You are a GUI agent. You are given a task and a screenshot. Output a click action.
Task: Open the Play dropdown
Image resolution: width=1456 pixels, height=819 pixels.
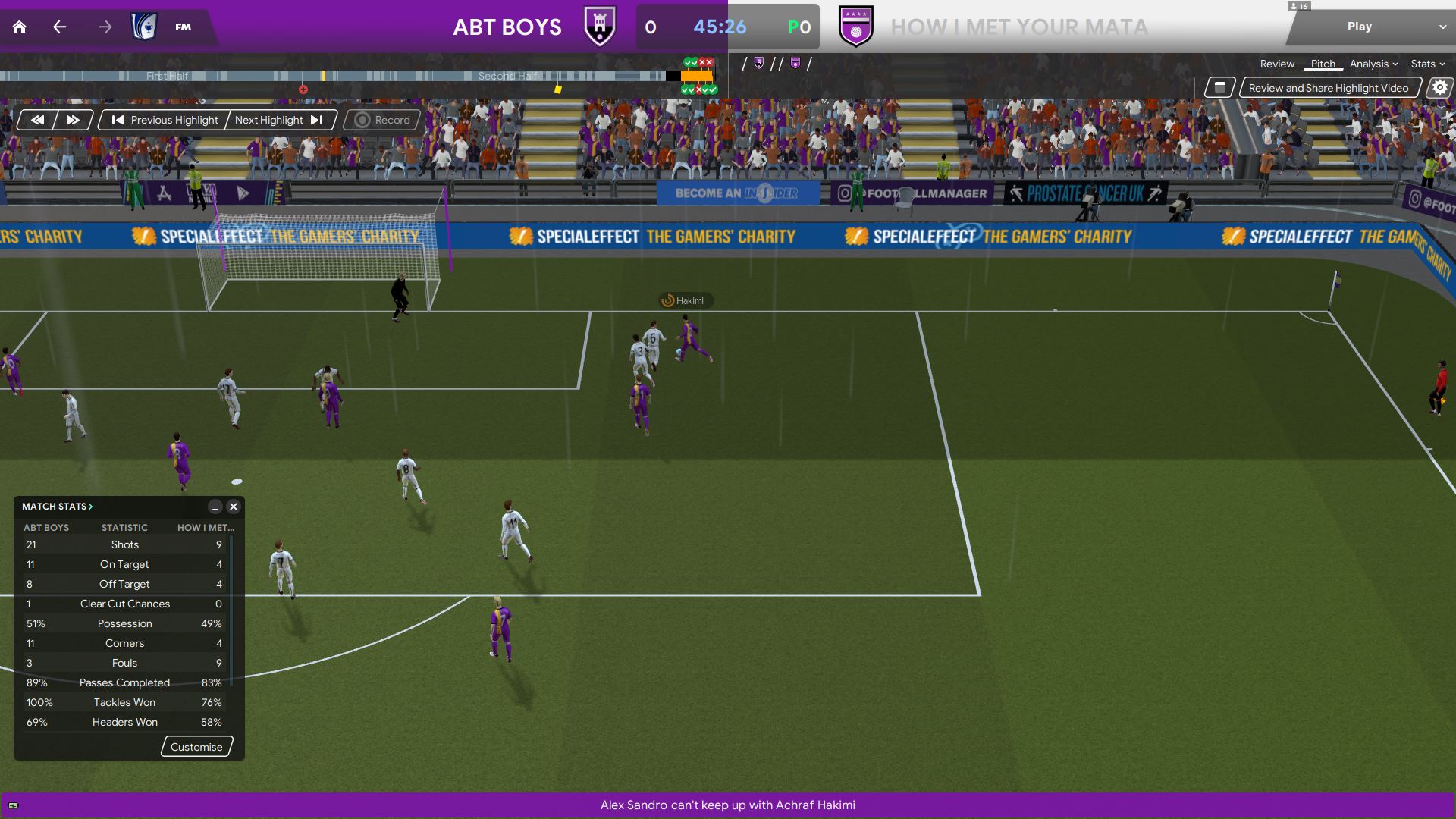pyautogui.click(x=1442, y=27)
